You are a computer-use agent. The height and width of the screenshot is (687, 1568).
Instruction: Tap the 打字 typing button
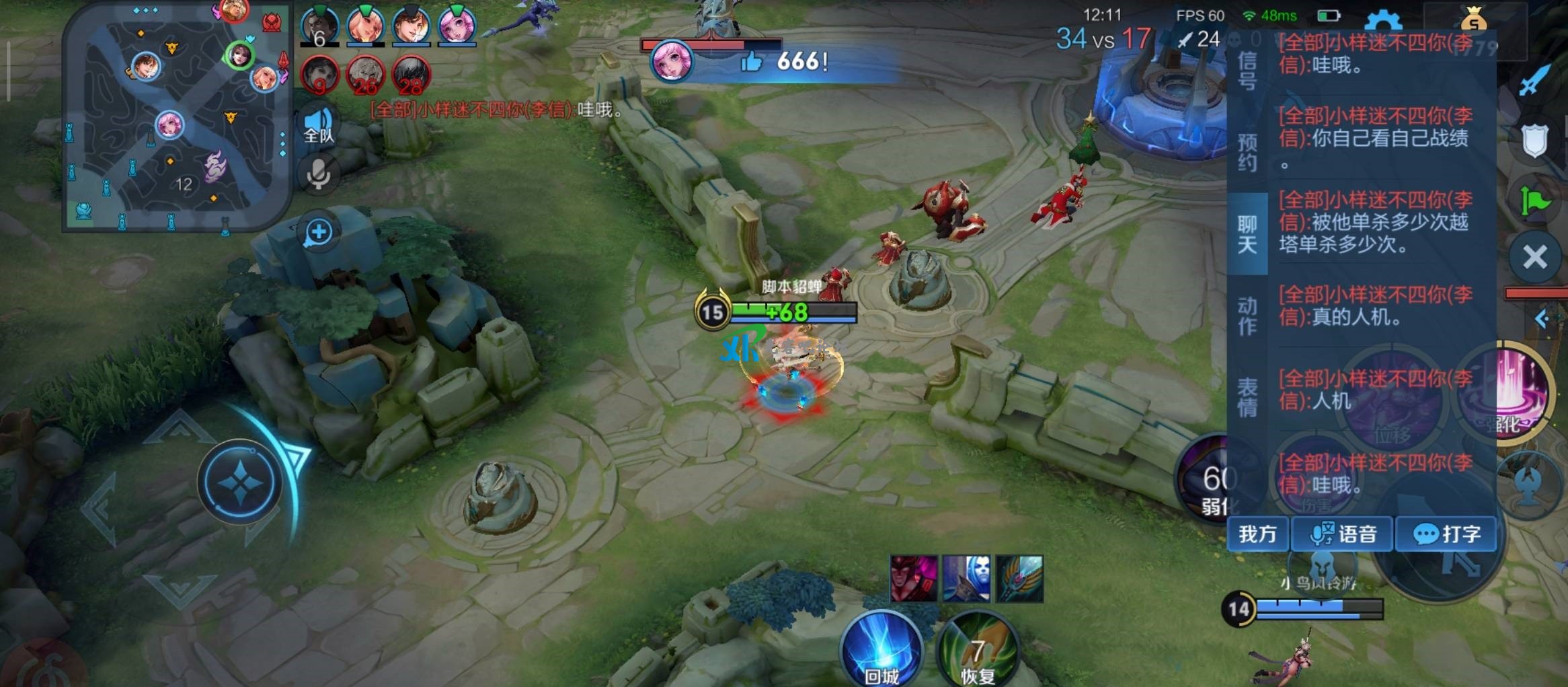(1446, 534)
